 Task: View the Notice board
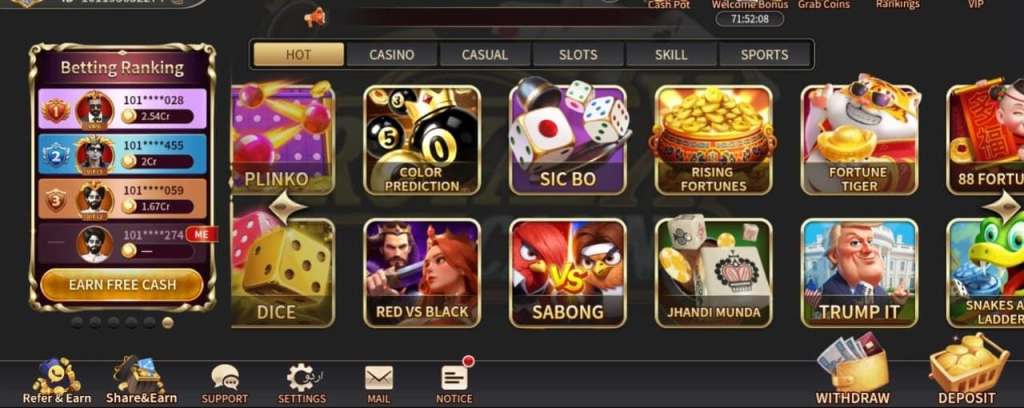tap(455, 381)
